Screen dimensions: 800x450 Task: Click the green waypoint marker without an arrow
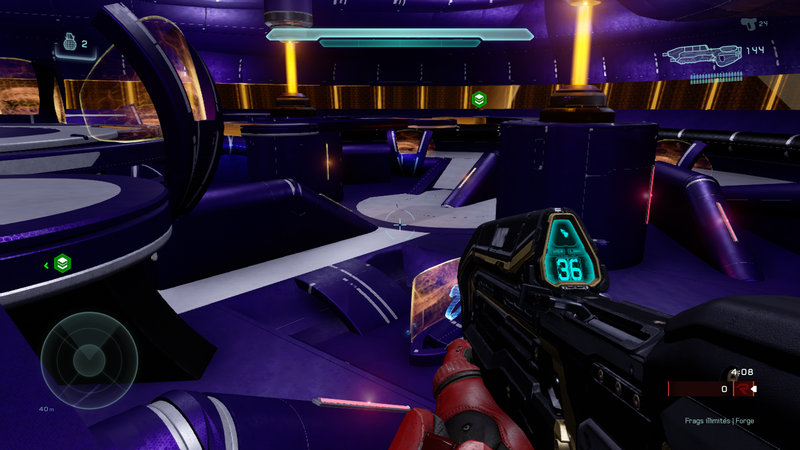click(x=479, y=98)
